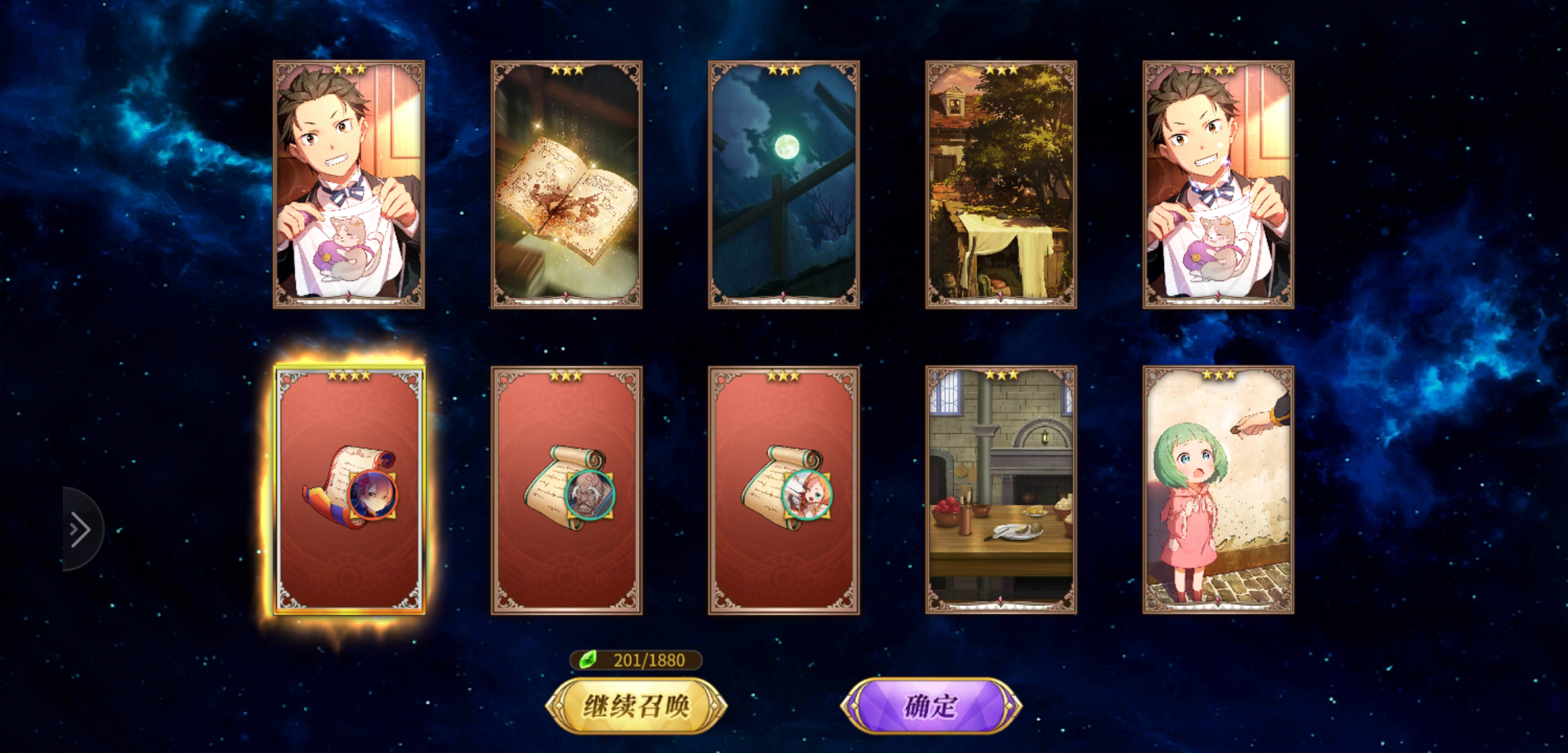
Task: Select the stars above the book card
Action: pyautogui.click(x=568, y=69)
